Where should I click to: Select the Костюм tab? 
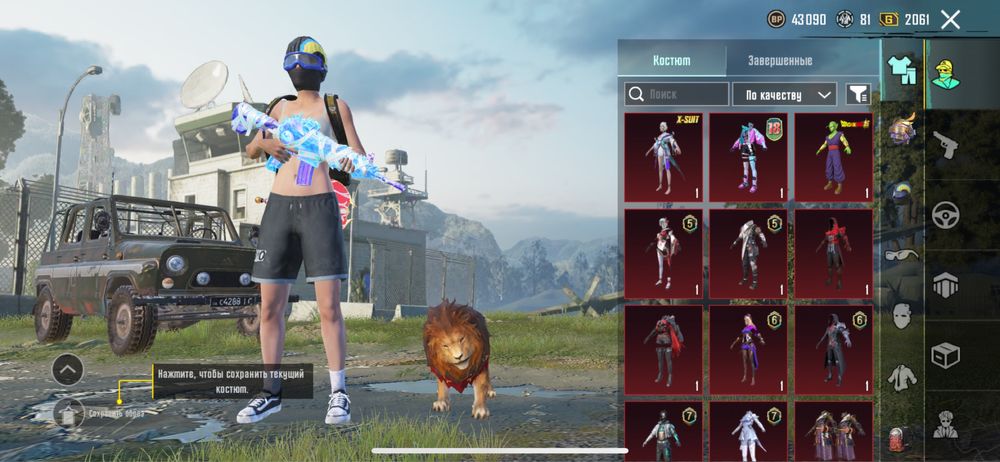(672, 60)
